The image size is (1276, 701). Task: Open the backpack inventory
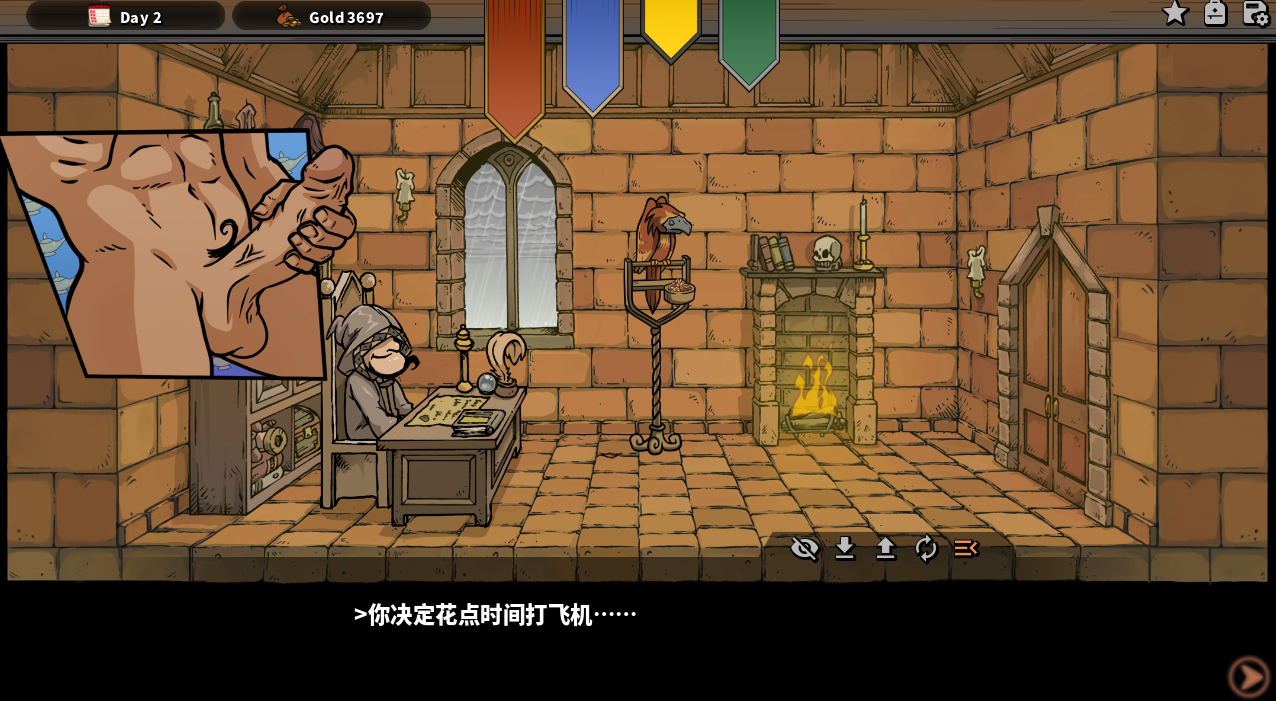(1215, 13)
